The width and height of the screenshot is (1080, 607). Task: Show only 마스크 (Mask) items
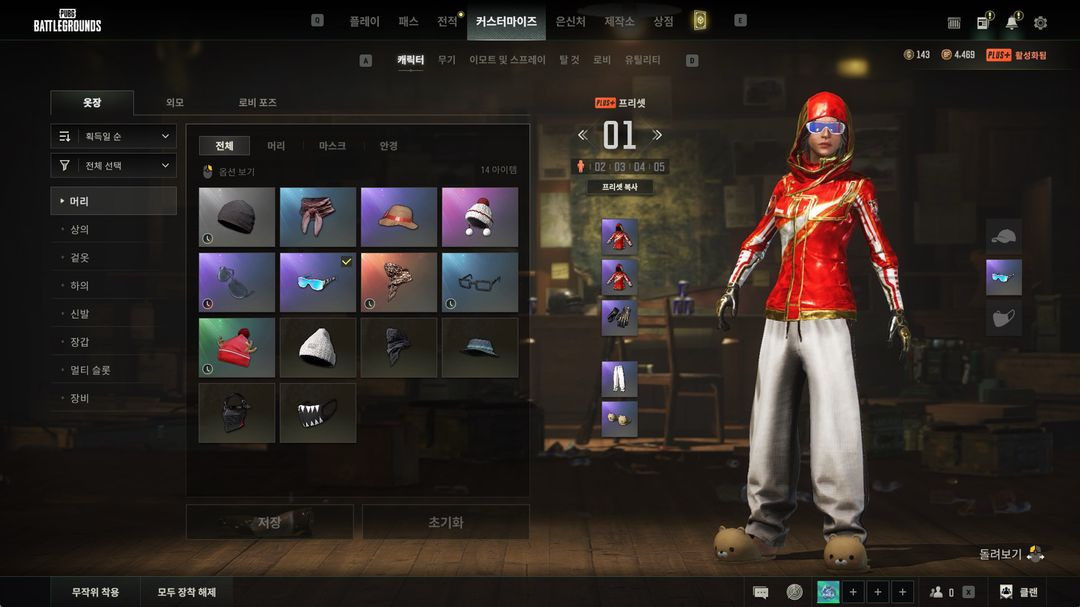pos(332,146)
